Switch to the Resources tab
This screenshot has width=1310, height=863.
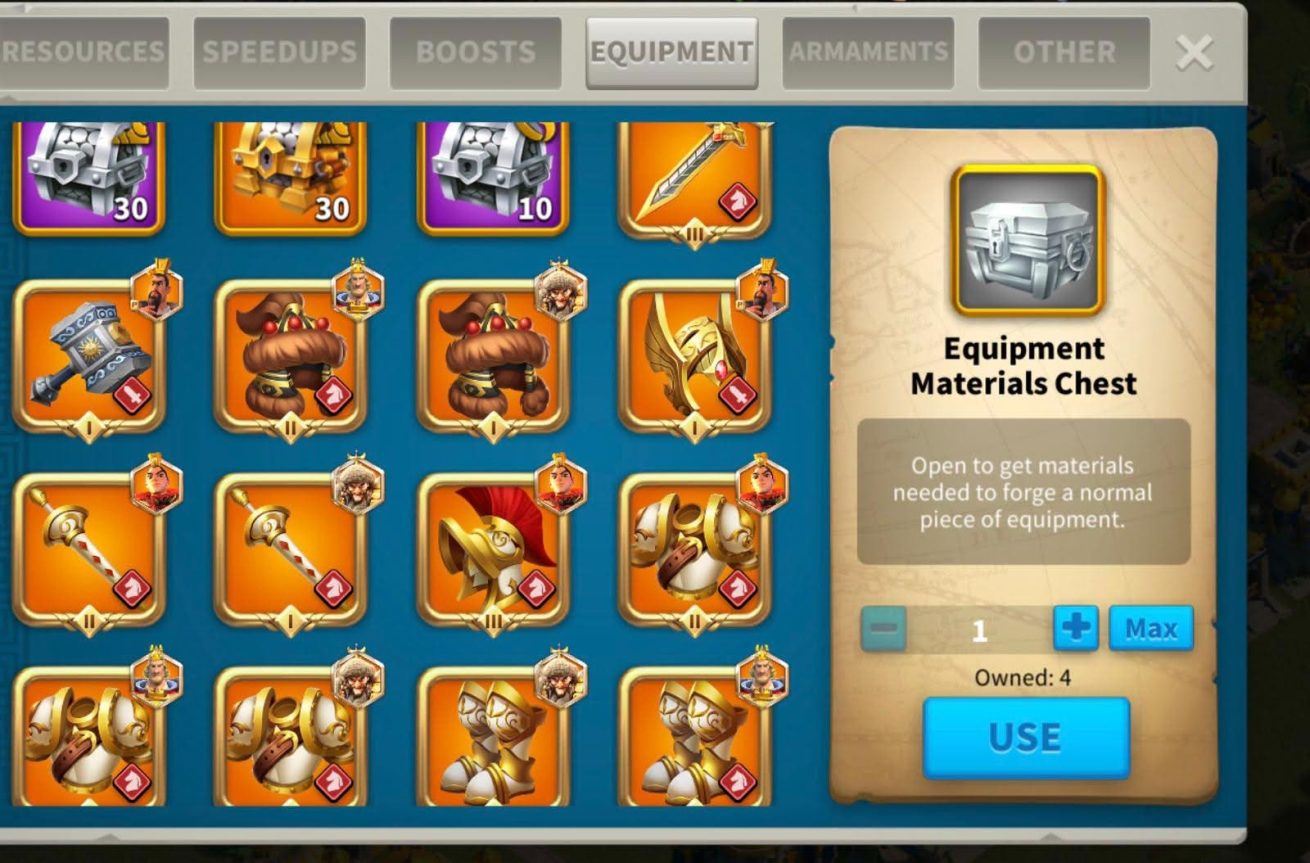(83, 53)
